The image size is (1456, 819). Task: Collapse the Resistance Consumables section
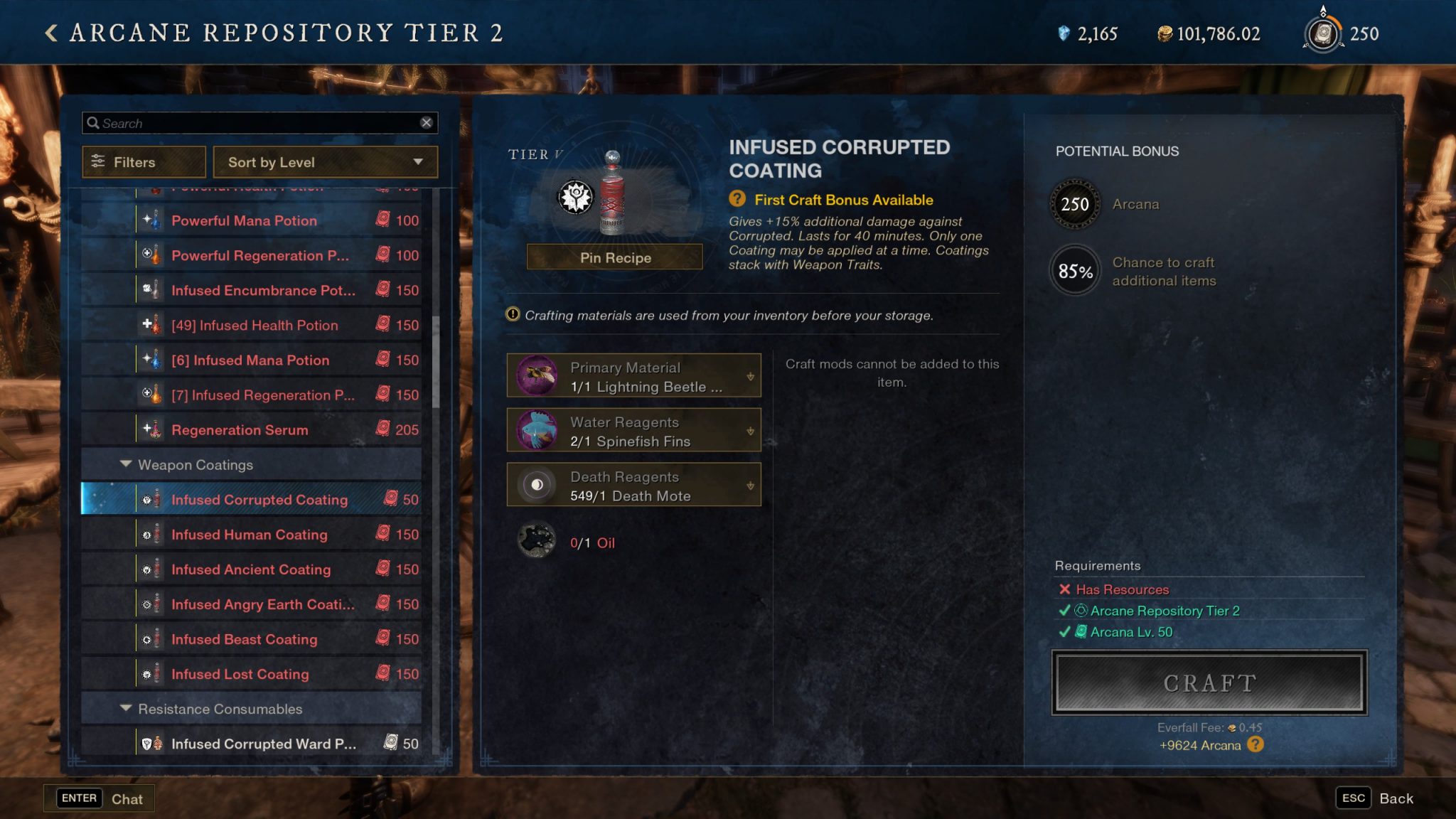coord(125,709)
